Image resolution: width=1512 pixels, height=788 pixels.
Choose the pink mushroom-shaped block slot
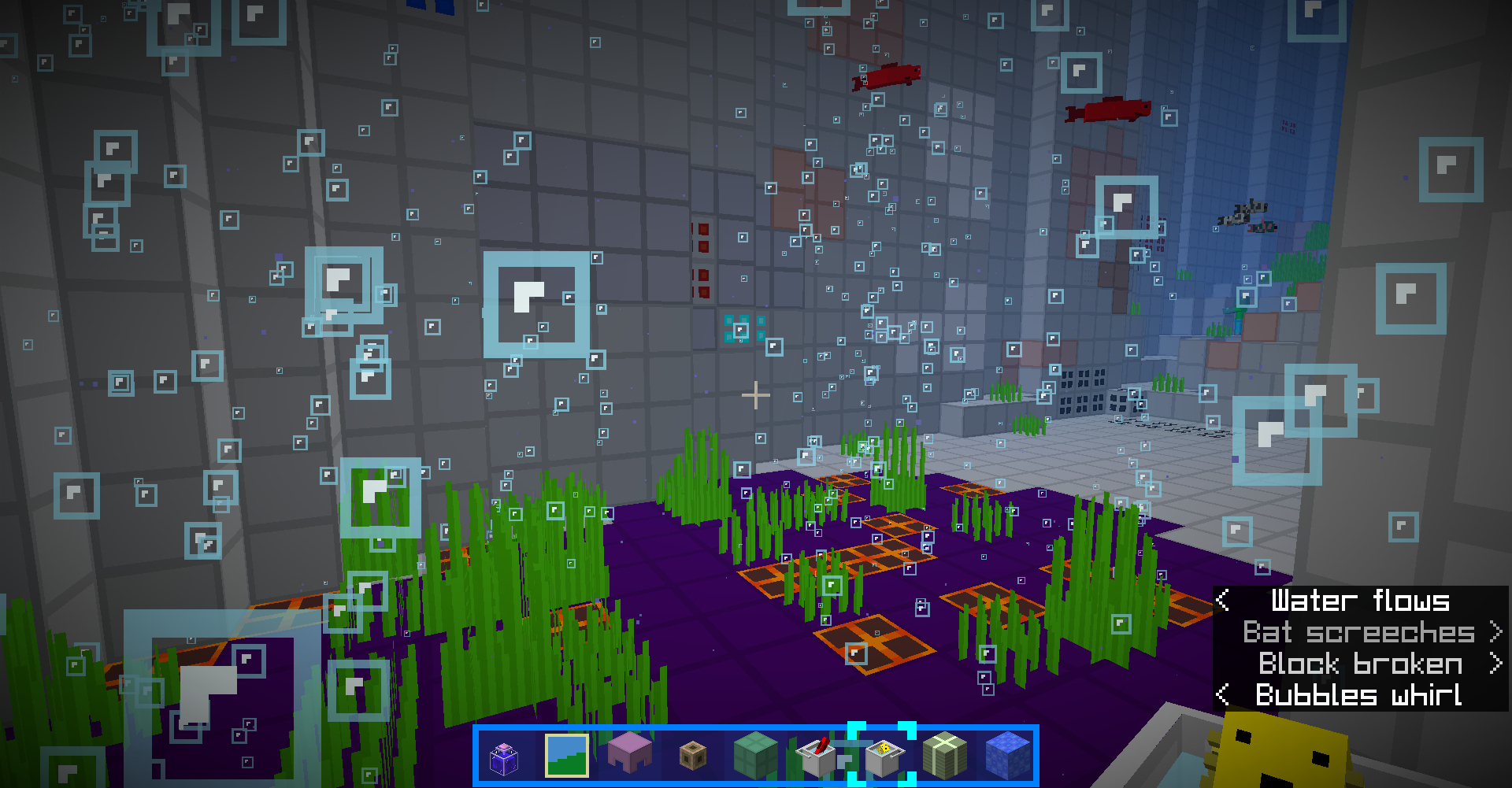630,754
